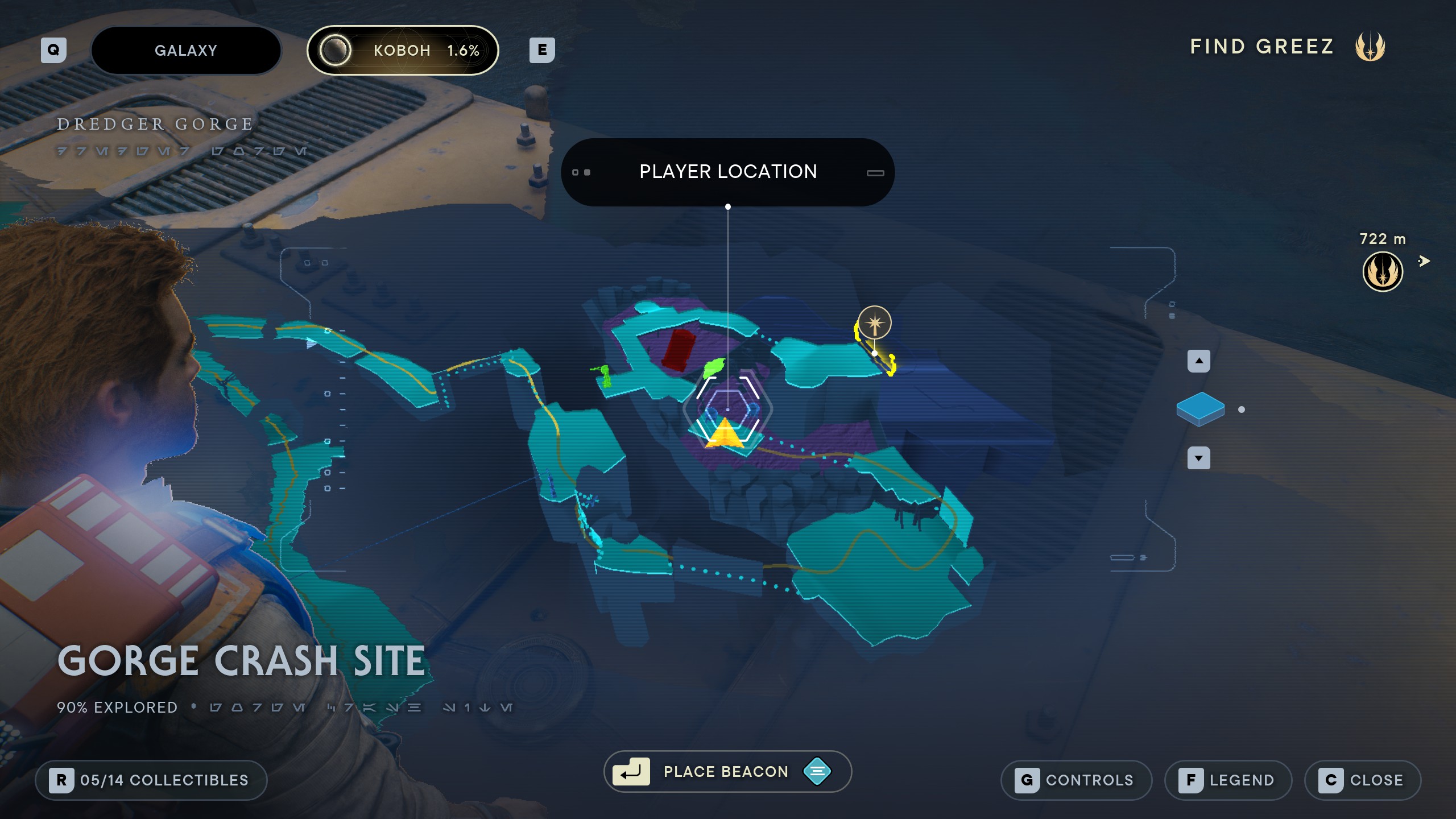Move map up one floor level
Image resolution: width=1456 pixels, height=819 pixels.
pyautogui.click(x=1199, y=361)
